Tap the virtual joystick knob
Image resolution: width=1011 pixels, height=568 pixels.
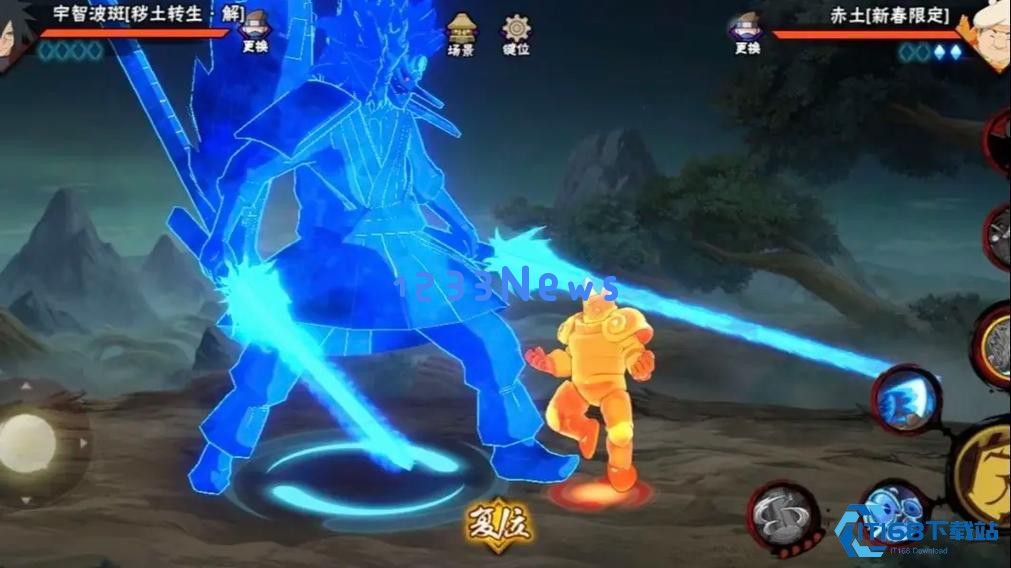[28, 441]
